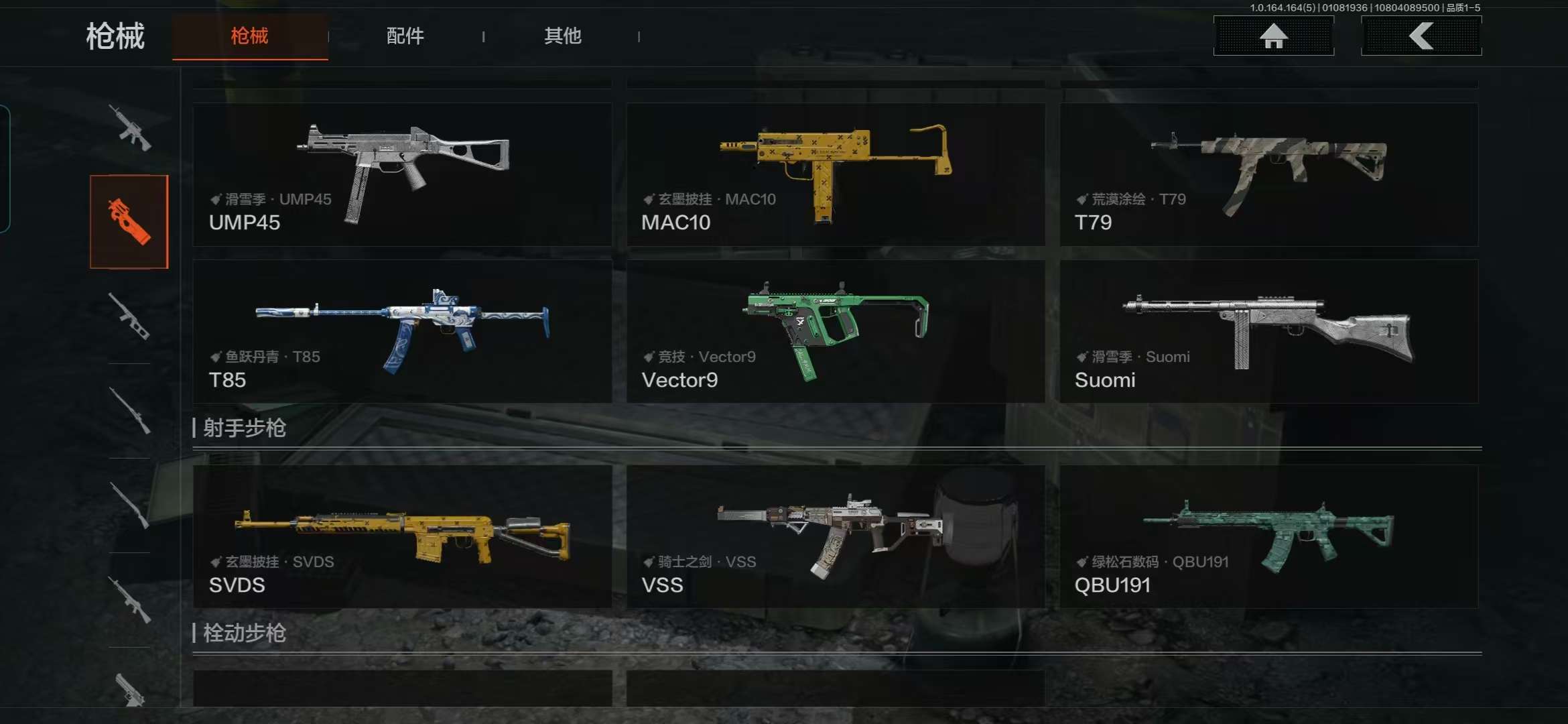Screen dimensions: 1568x724
Task: Switch to the 枪械 tab
Action: pos(249,36)
